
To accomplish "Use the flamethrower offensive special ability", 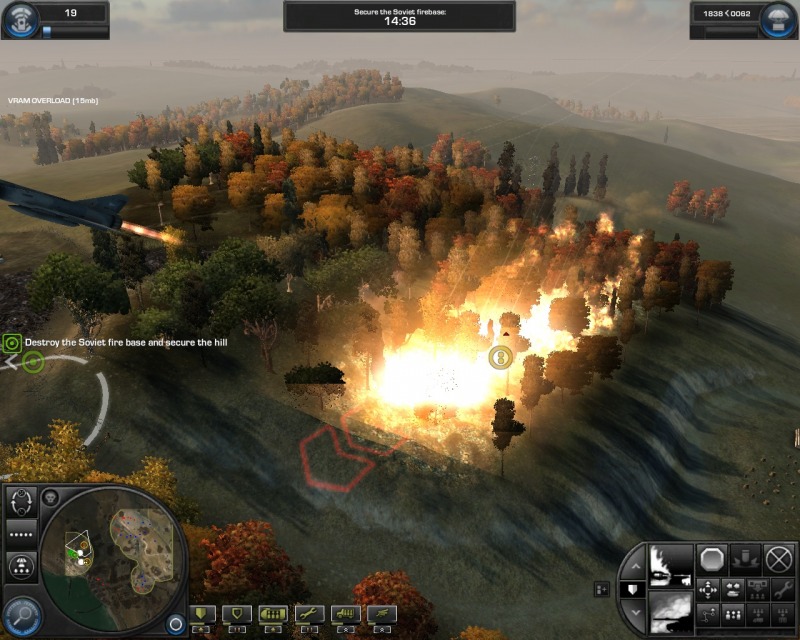I will point(671,563).
